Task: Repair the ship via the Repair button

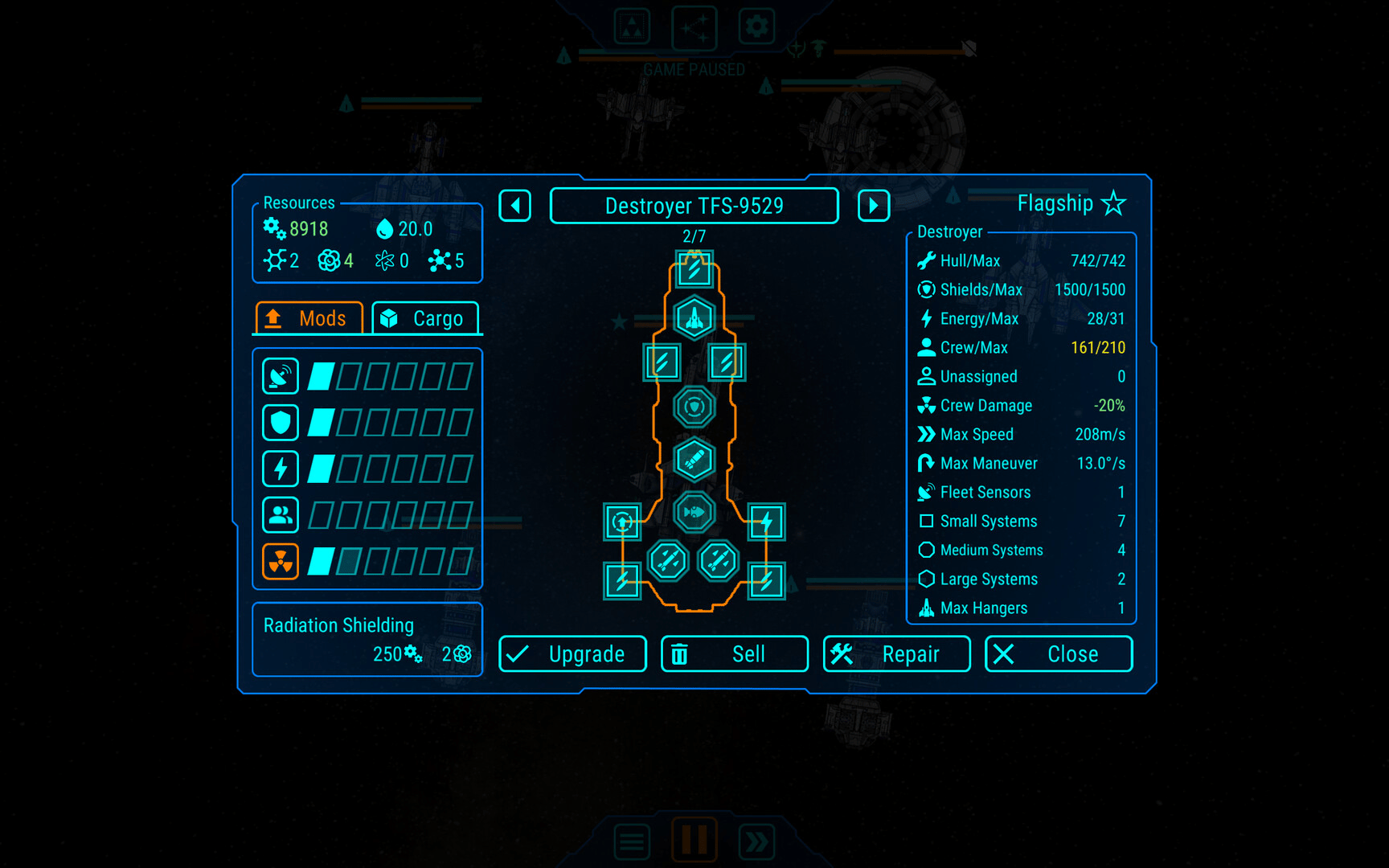Action: click(x=896, y=654)
